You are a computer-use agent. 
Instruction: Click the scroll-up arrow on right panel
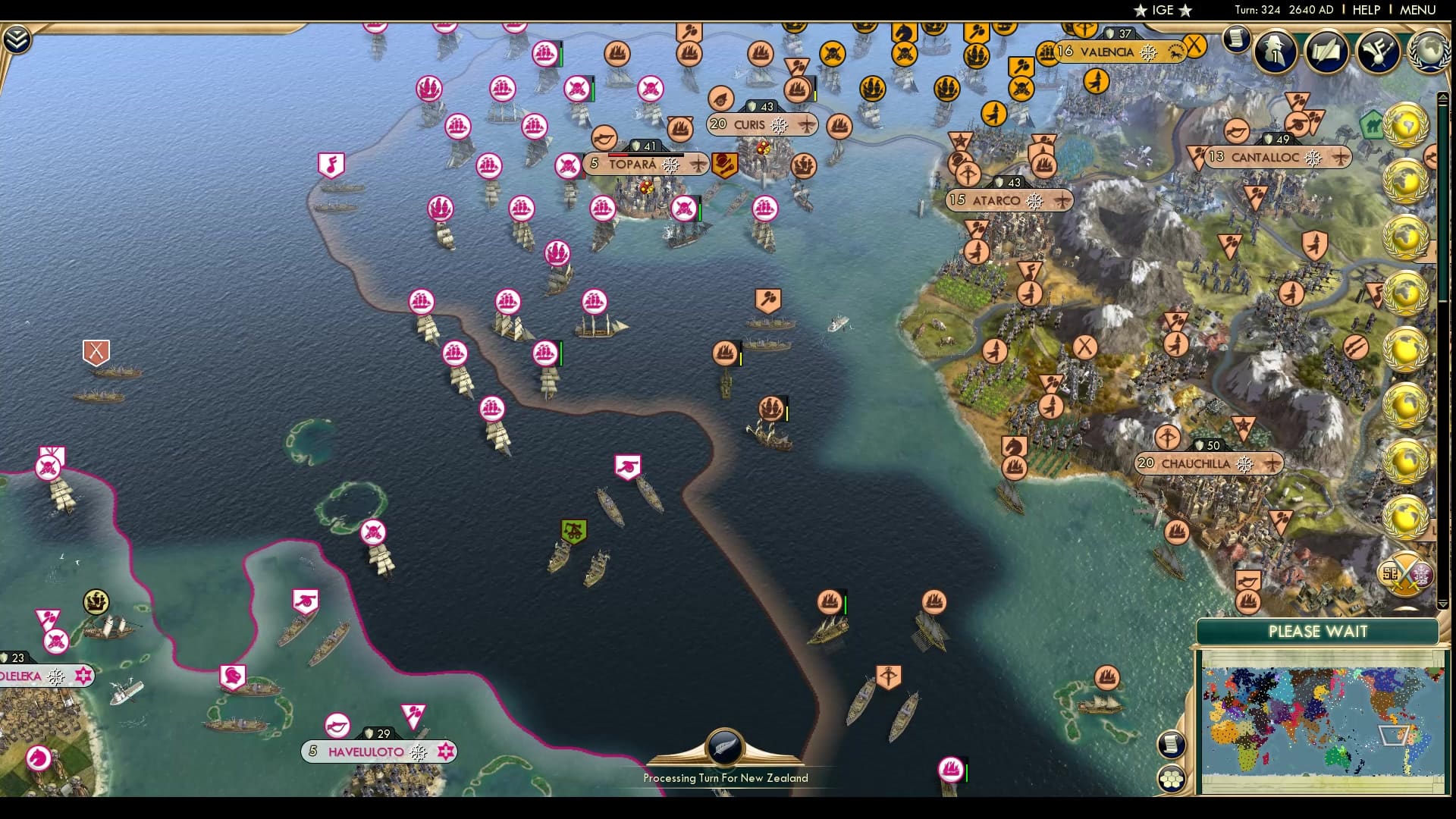[1443, 96]
